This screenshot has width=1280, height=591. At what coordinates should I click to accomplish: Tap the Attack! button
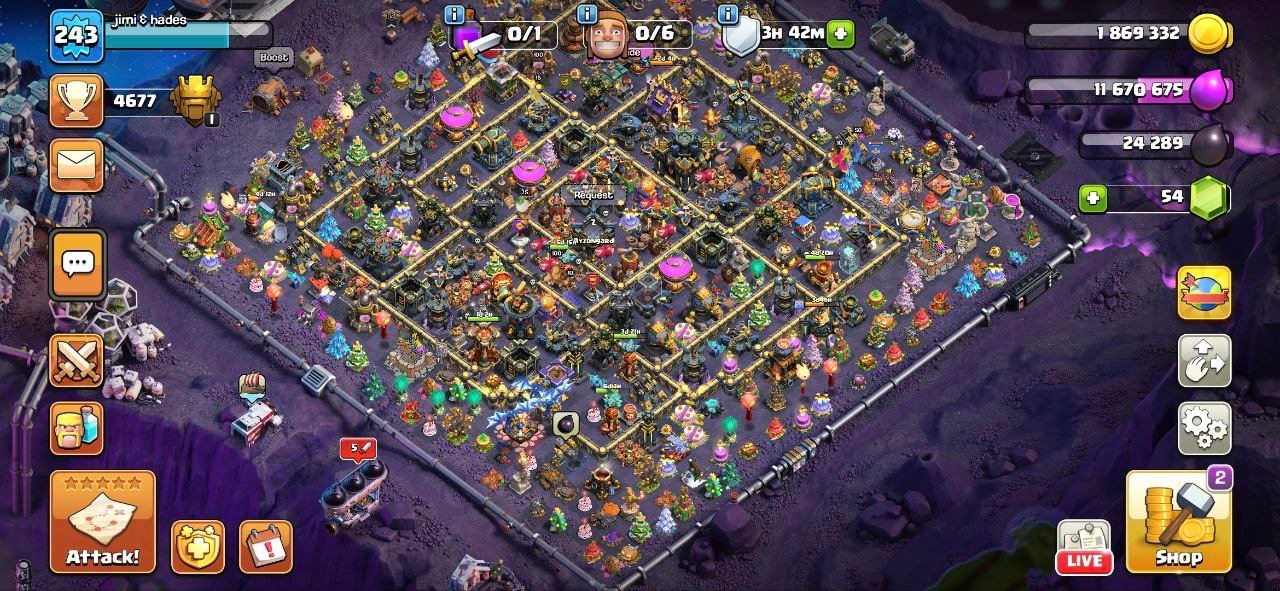[103, 521]
